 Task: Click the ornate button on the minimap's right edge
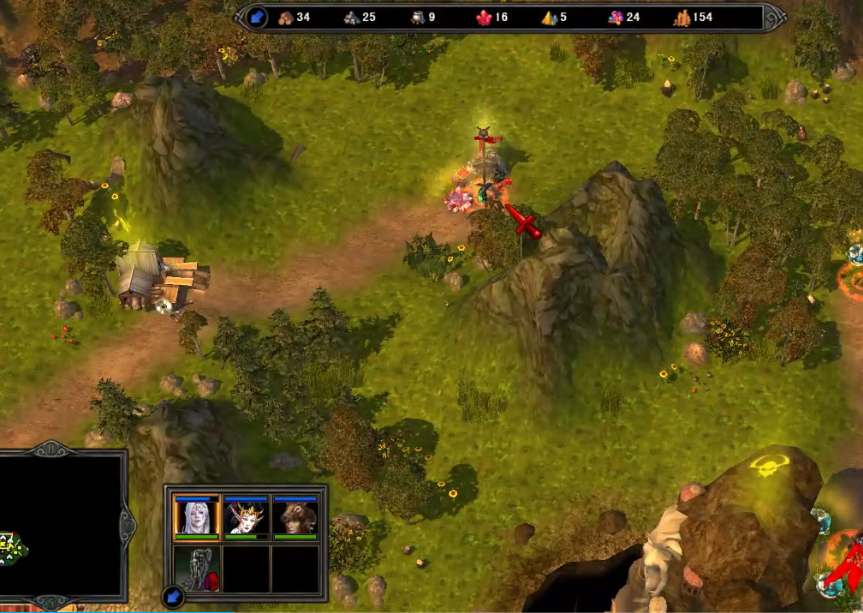(x=128, y=521)
